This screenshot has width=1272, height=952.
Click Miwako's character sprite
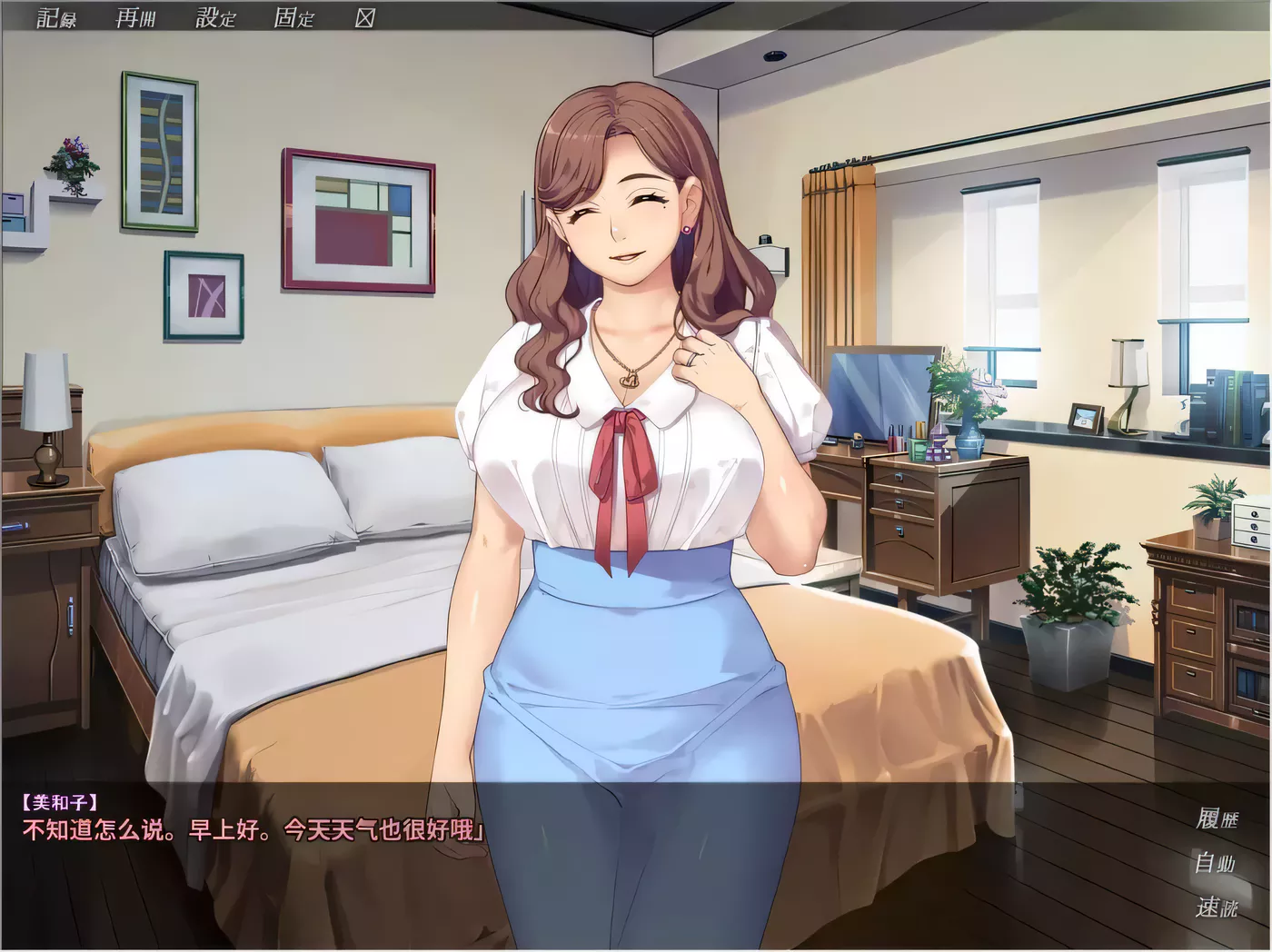click(x=627, y=409)
